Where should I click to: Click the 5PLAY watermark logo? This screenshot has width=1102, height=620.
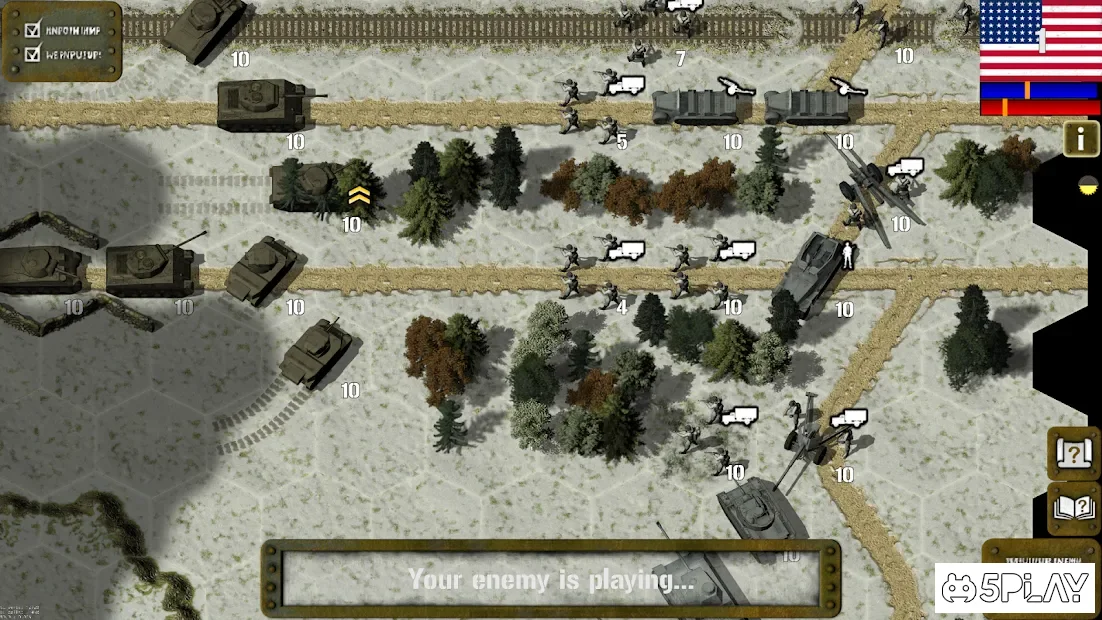click(x=1015, y=588)
